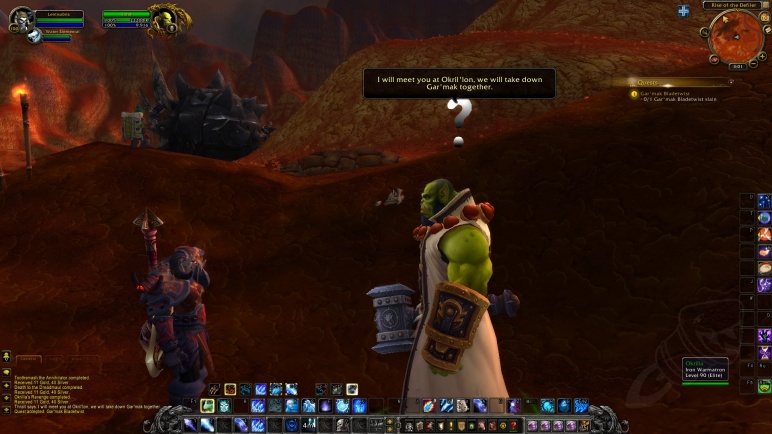Viewport: 772px width, 434px height.
Task: Open the General chat tab
Action: [29, 357]
